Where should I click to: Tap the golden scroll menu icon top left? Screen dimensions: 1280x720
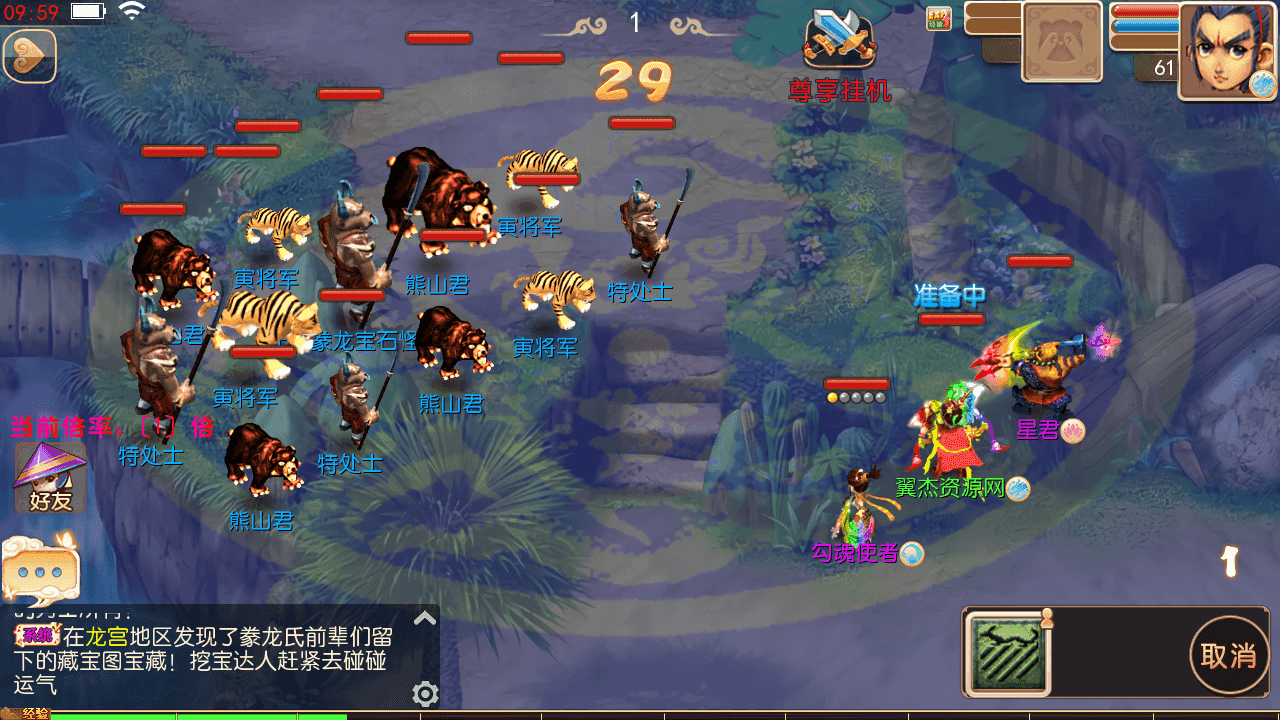click(x=28, y=55)
